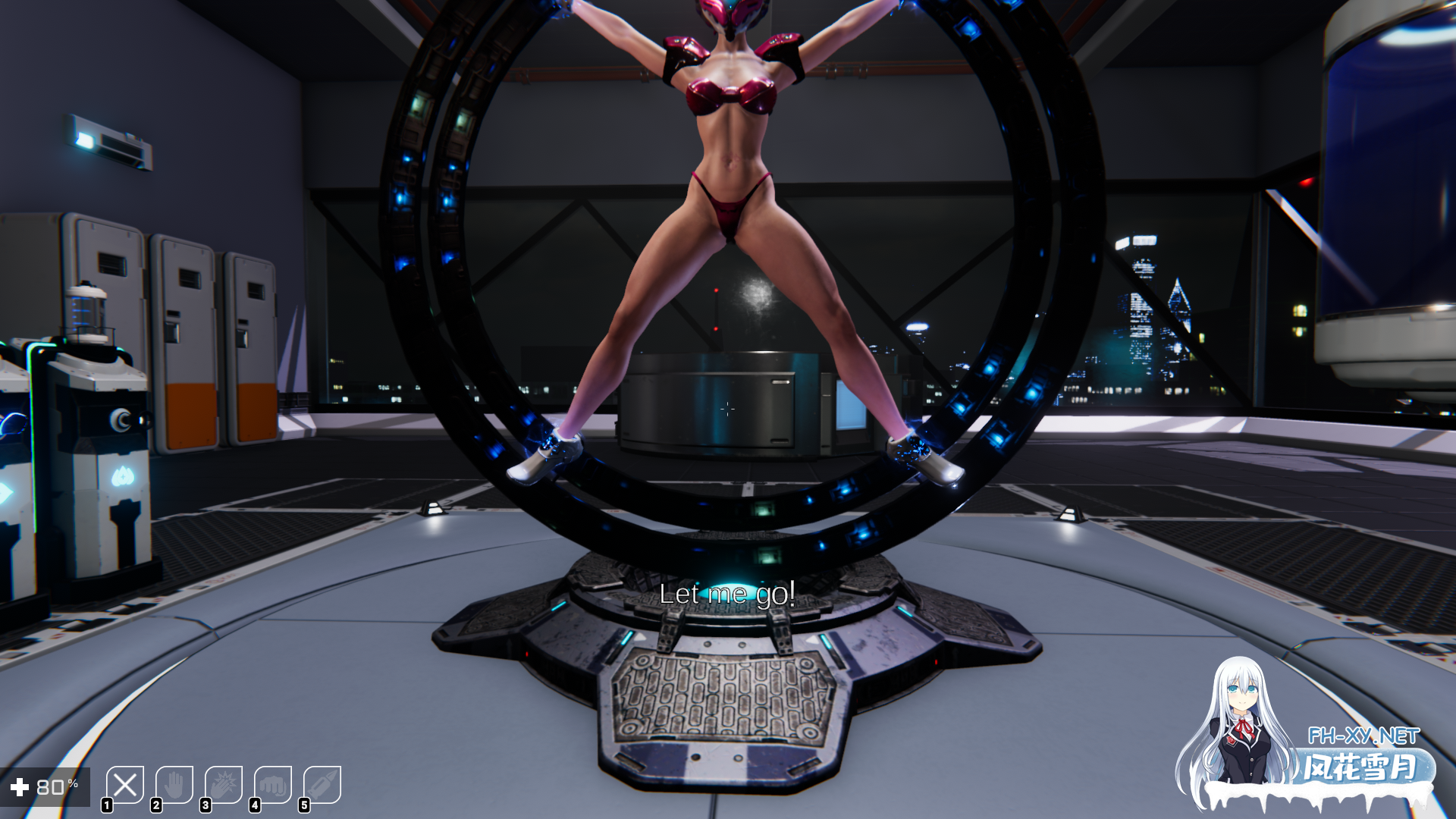
Task: Click the 80% health value
Action: pyautogui.click(x=56, y=786)
